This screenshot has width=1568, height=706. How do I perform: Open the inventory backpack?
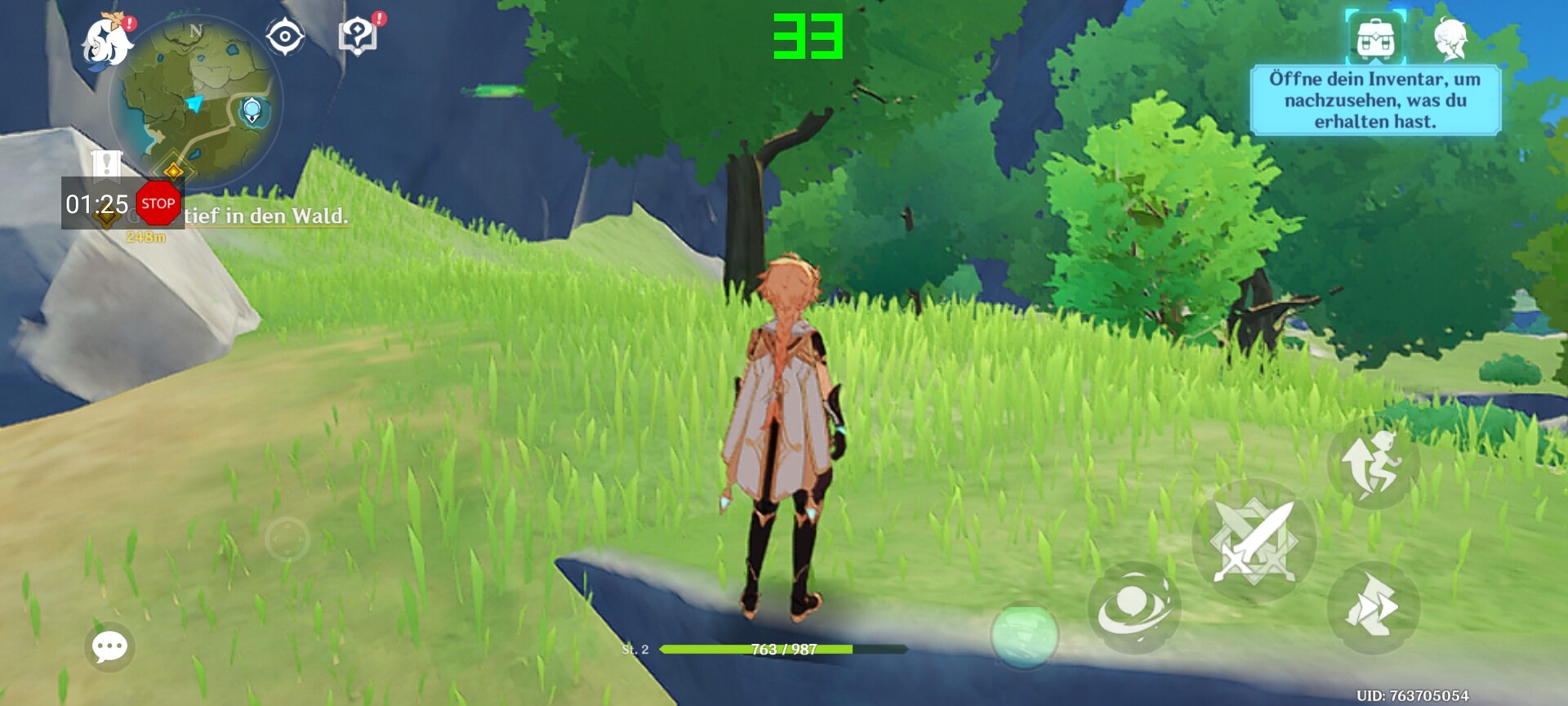1376,38
